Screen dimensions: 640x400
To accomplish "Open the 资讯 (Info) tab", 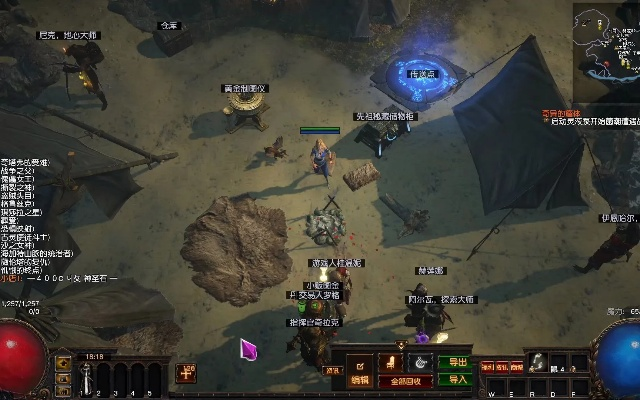I will (333, 369).
